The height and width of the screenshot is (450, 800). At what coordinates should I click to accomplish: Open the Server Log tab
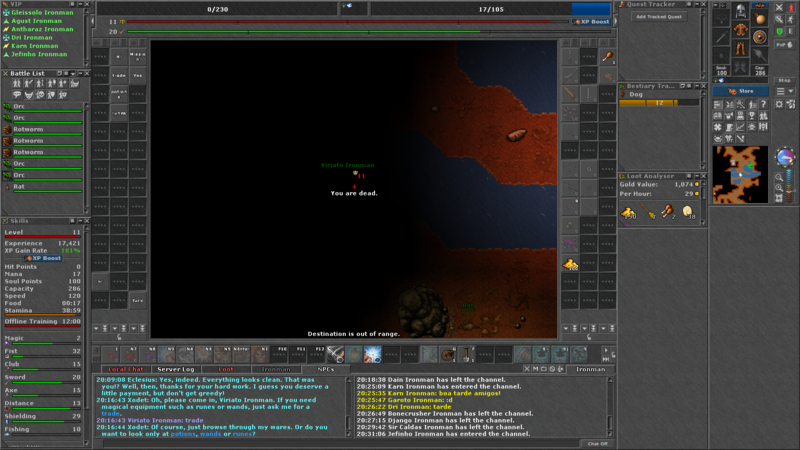point(175,370)
